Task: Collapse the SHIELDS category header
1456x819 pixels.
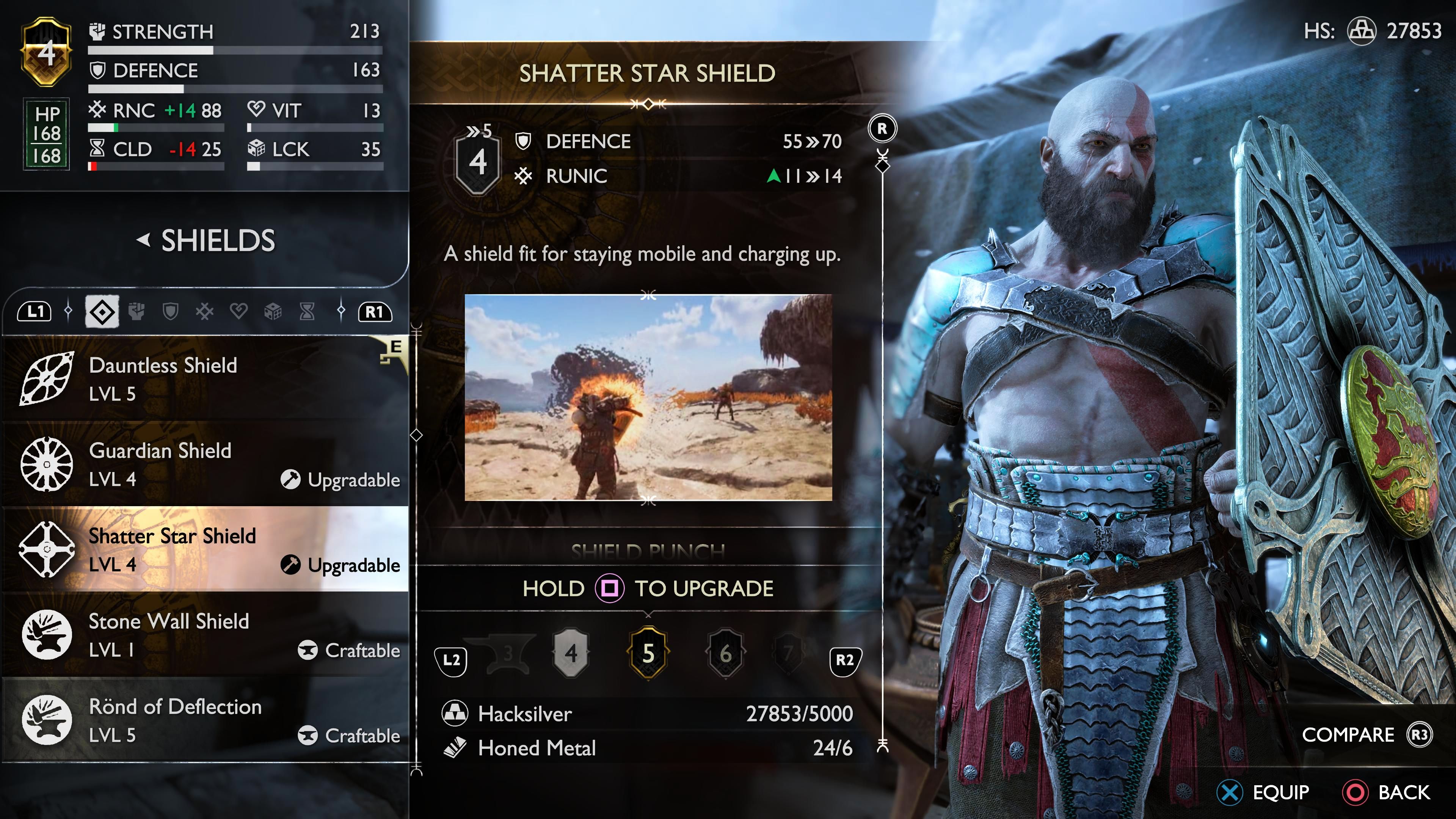Action: click(207, 241)
